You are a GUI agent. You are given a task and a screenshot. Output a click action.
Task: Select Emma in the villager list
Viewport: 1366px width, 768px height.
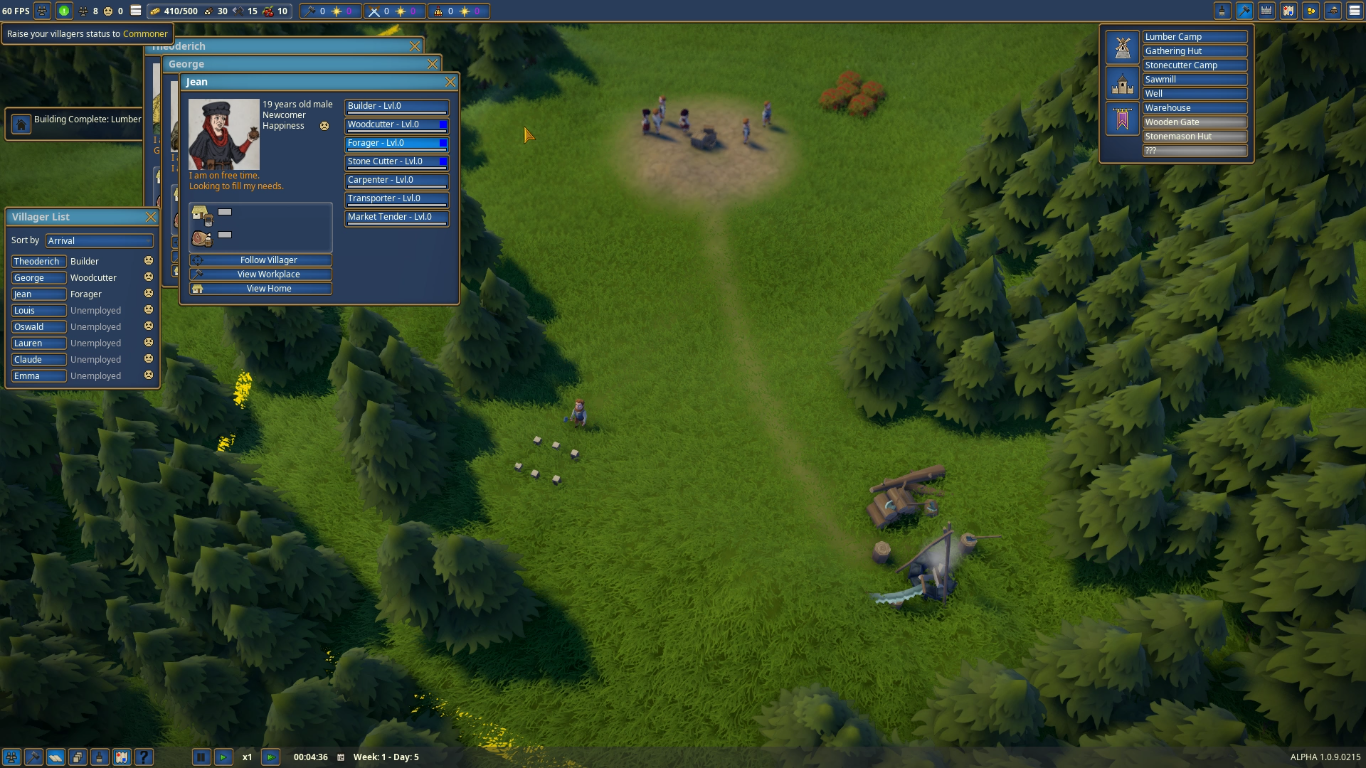39,376
